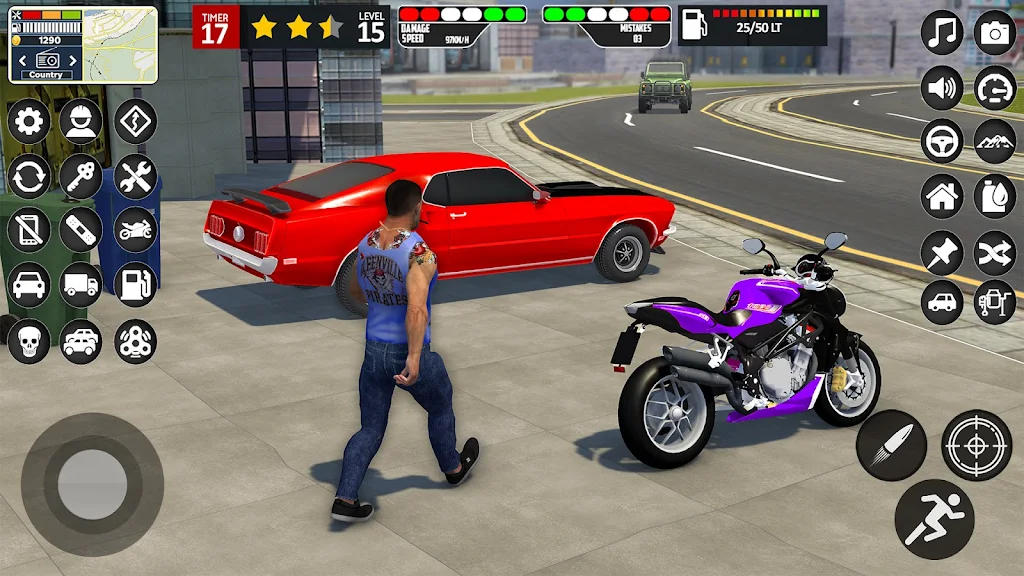Viewport: 1024px width, 576px height.
Task: Use the bandage heal icon
Action: coord(81,231)
